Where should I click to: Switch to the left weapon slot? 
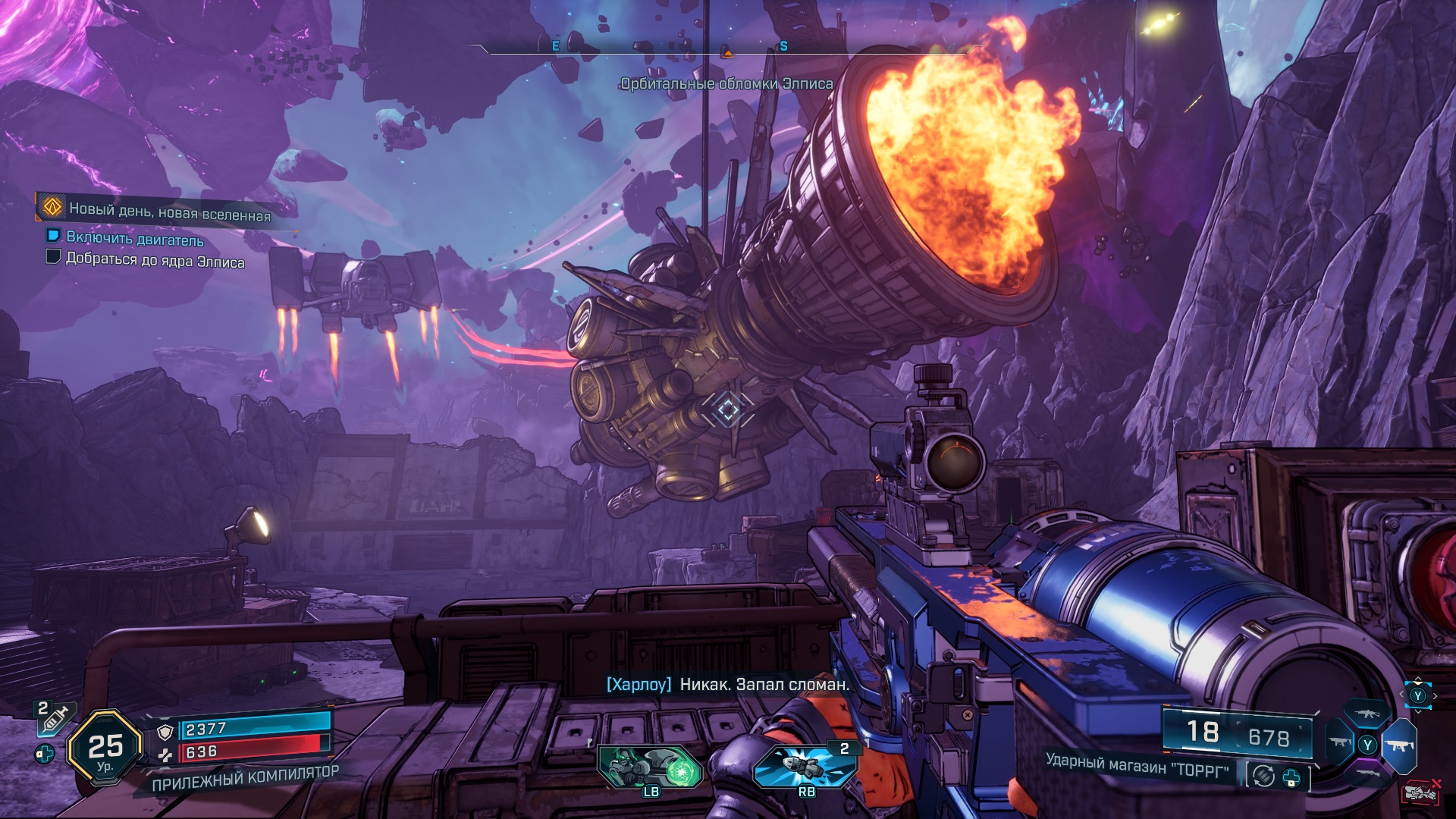[1338, 743]
